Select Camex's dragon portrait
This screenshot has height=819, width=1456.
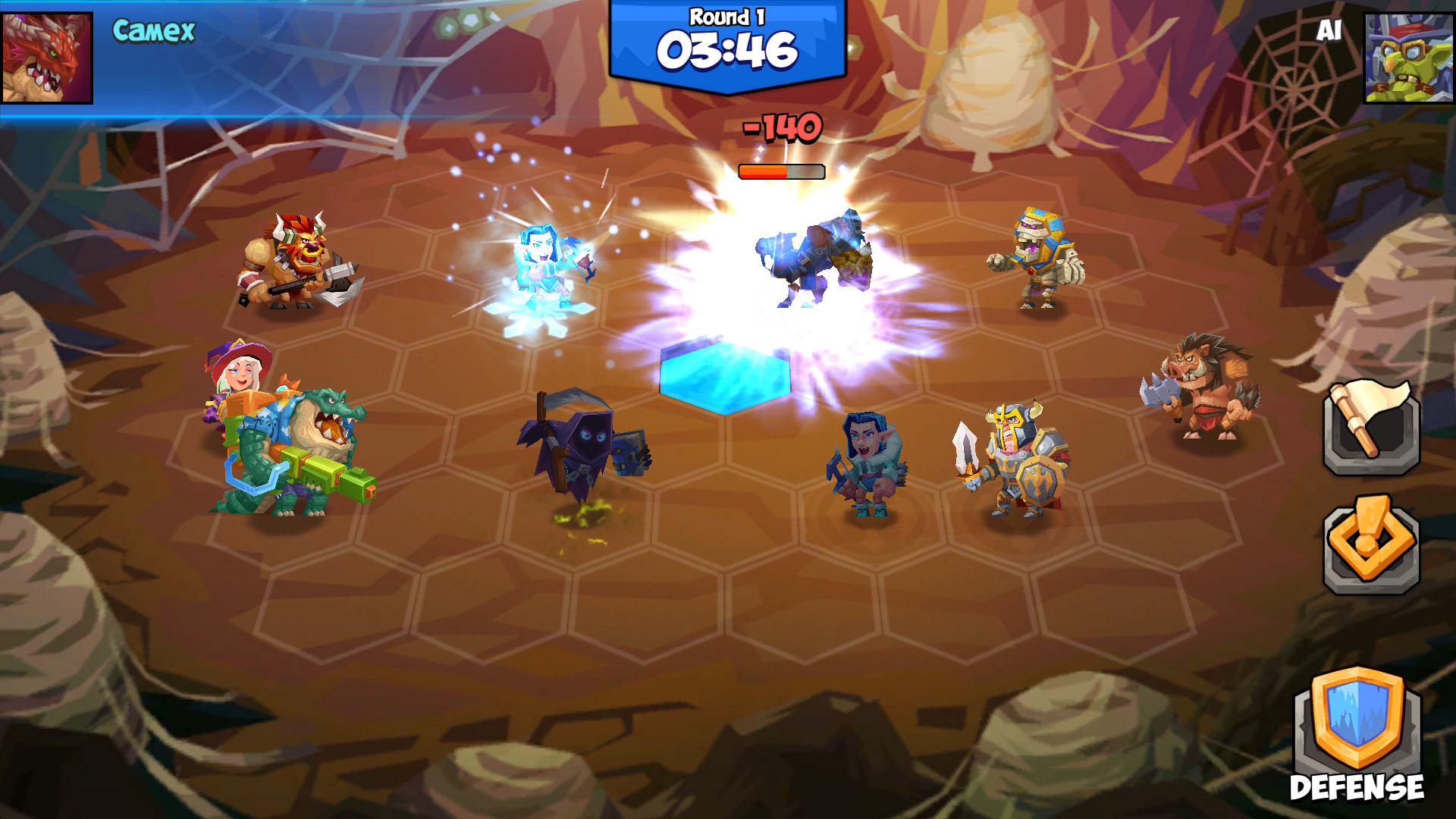point(47,57)
